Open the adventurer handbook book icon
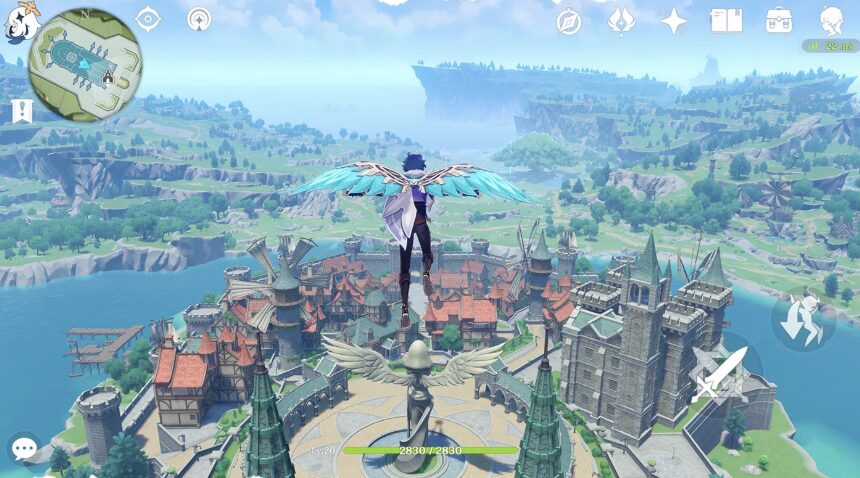Viewport: 860px width, 478px height. point(726,21)
